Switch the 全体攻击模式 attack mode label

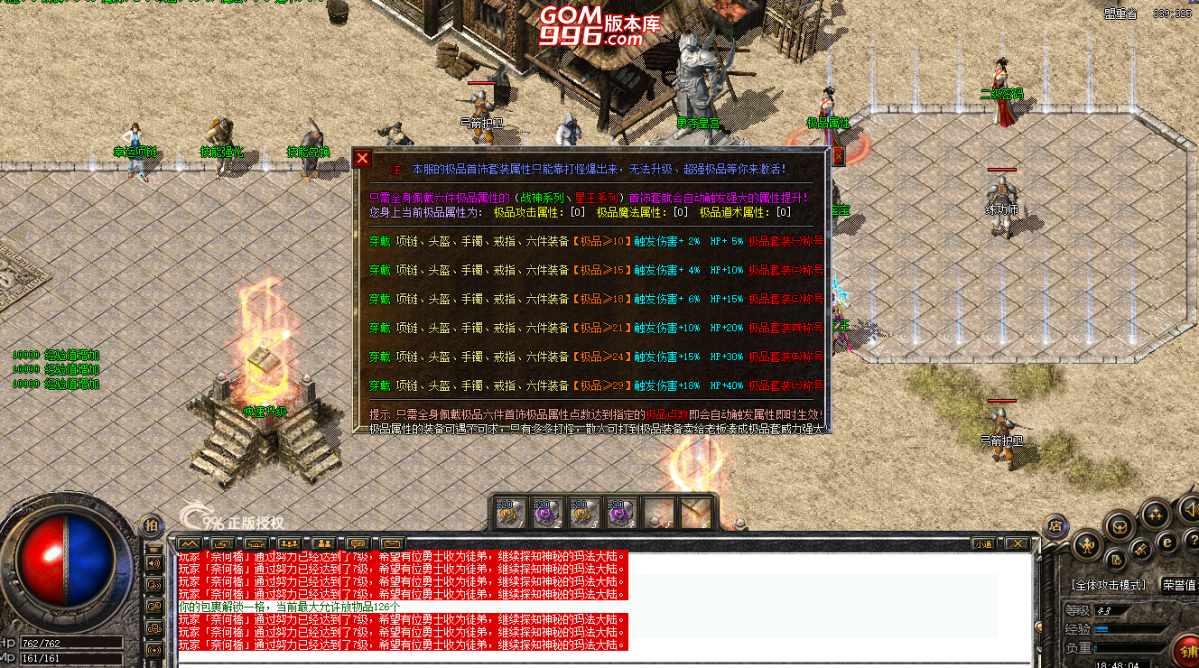coord(1107,585)
